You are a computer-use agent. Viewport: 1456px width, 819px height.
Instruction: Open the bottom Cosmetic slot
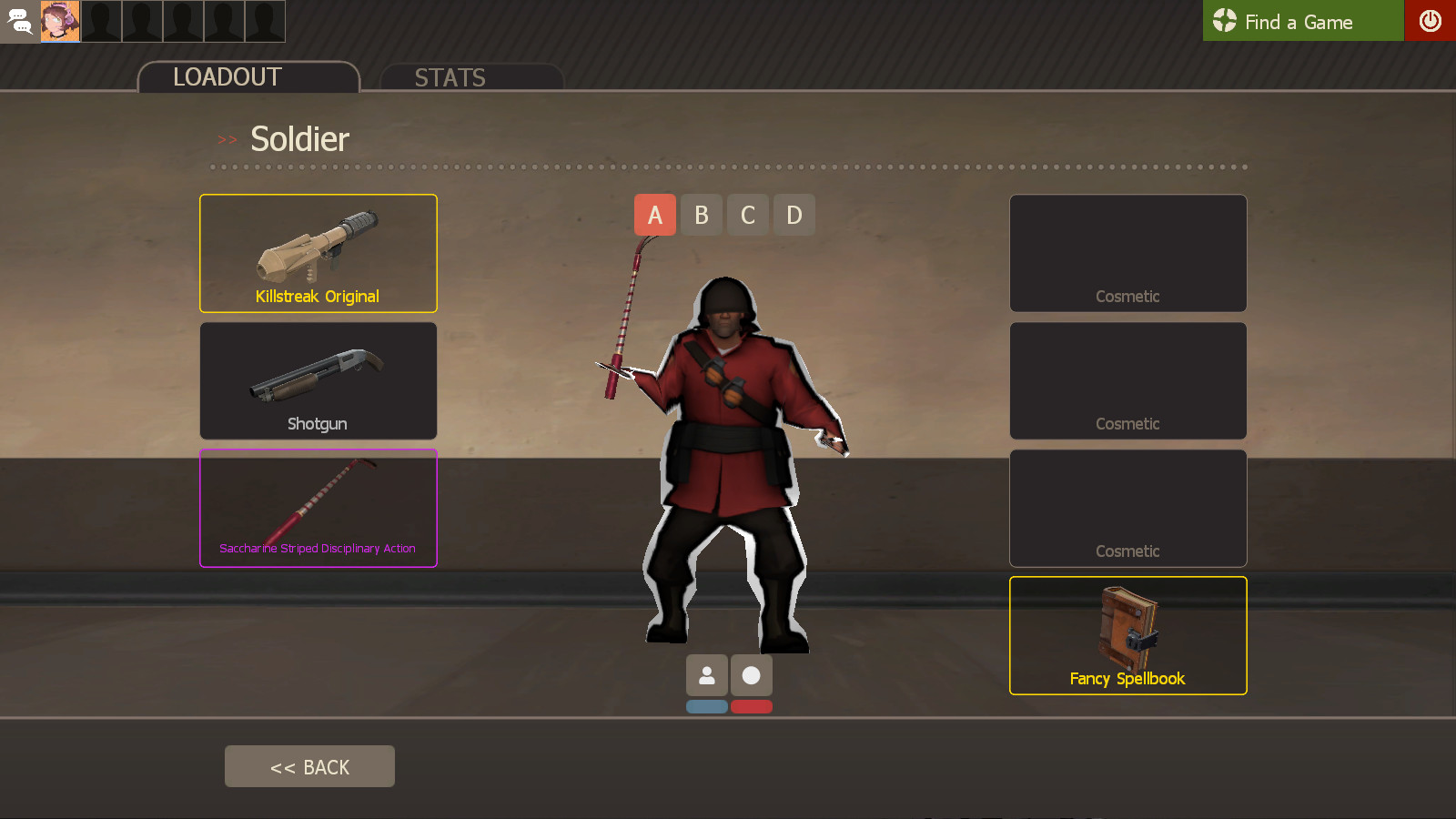coord(1127,508)
